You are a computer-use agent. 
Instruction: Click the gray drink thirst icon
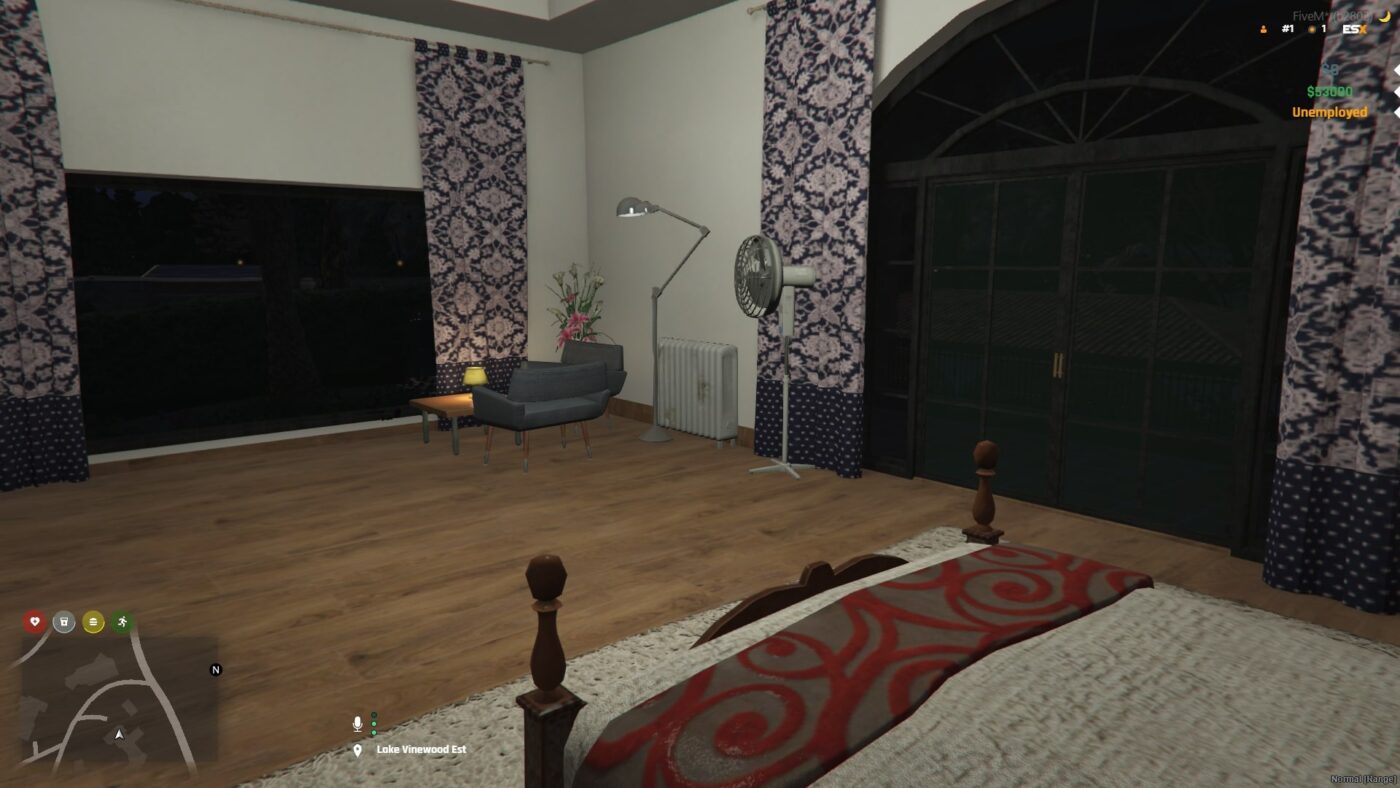point(63,622)
